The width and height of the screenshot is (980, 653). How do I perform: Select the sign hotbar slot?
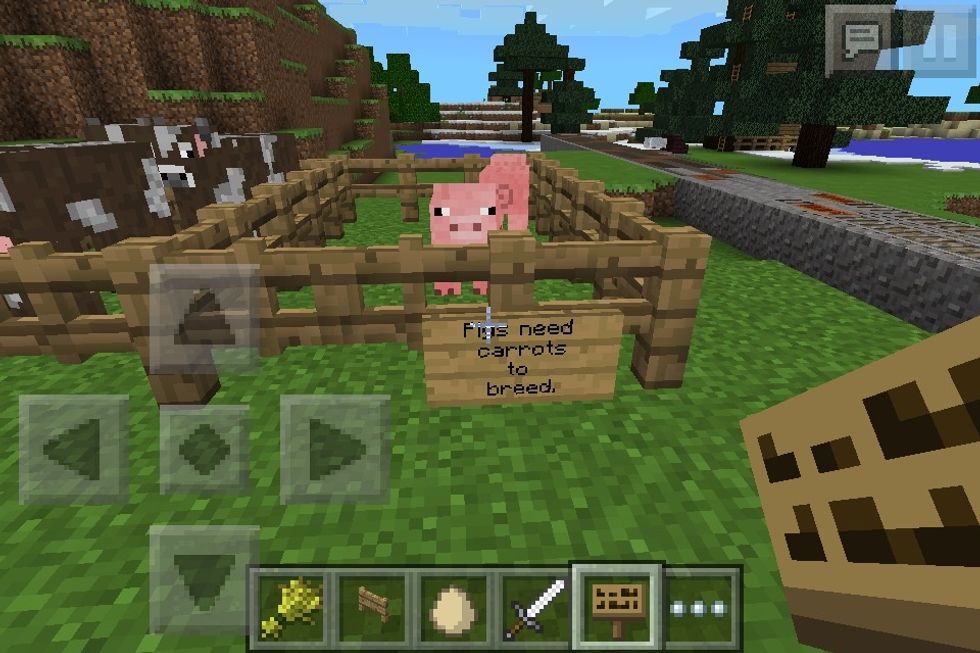[x=617, y=604]
